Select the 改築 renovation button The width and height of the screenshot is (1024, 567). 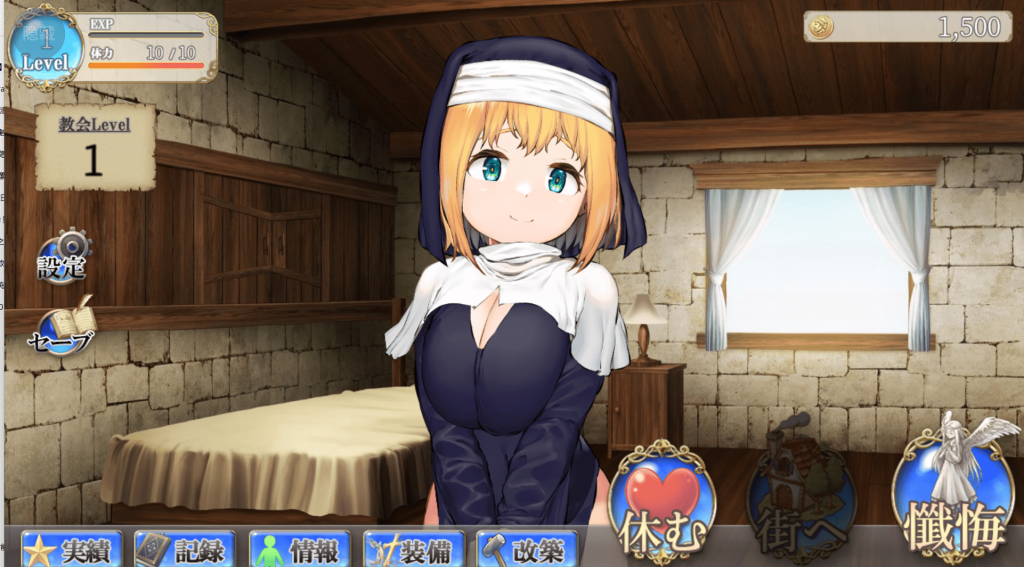coord(528,549)
